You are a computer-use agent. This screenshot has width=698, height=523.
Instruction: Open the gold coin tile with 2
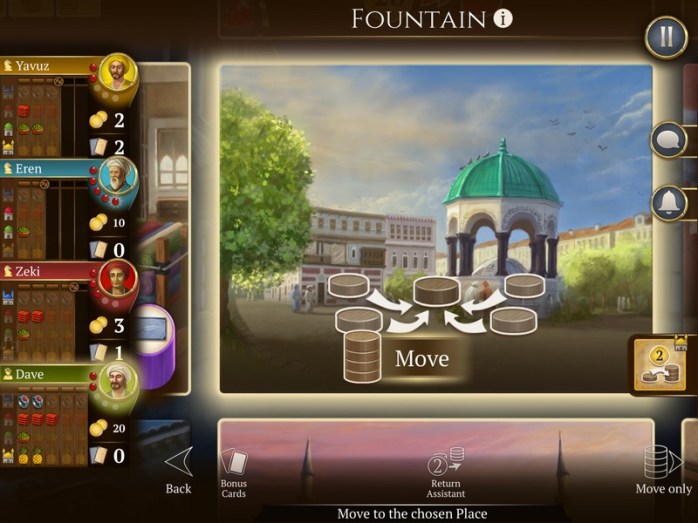click(660, 366)
